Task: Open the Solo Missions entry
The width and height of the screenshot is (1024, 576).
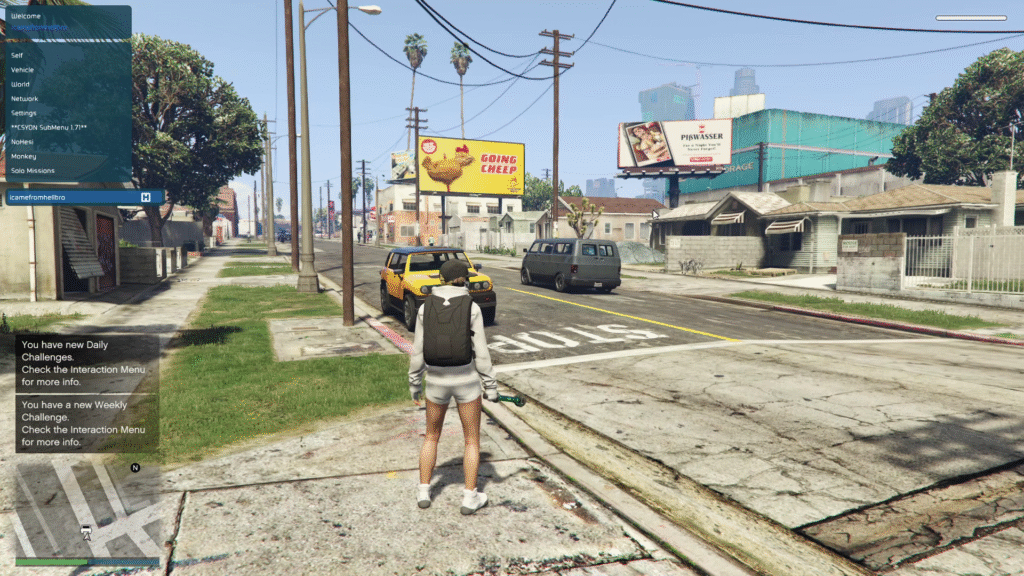Action: (33, 171)
